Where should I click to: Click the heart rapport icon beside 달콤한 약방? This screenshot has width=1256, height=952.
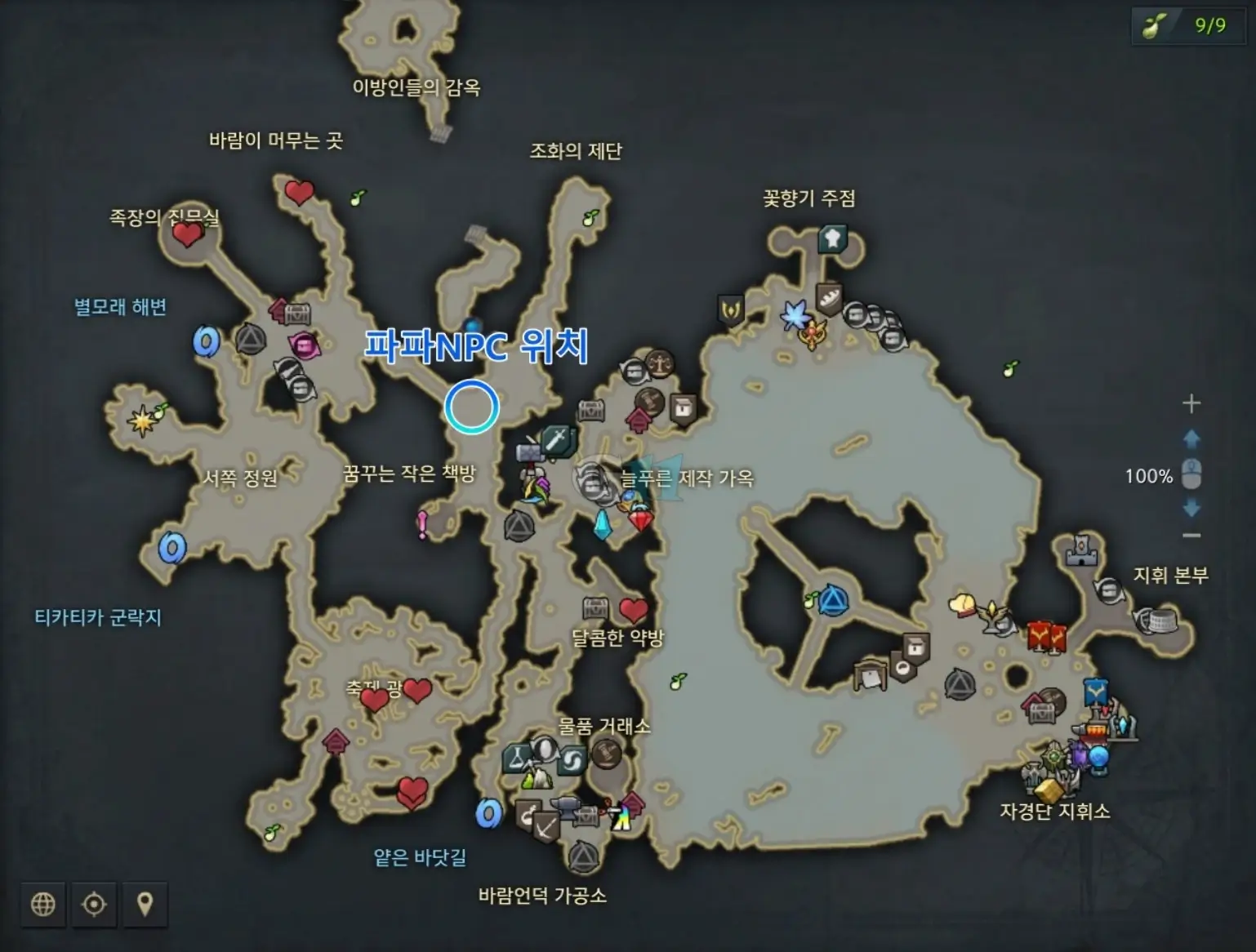(633, 610)
